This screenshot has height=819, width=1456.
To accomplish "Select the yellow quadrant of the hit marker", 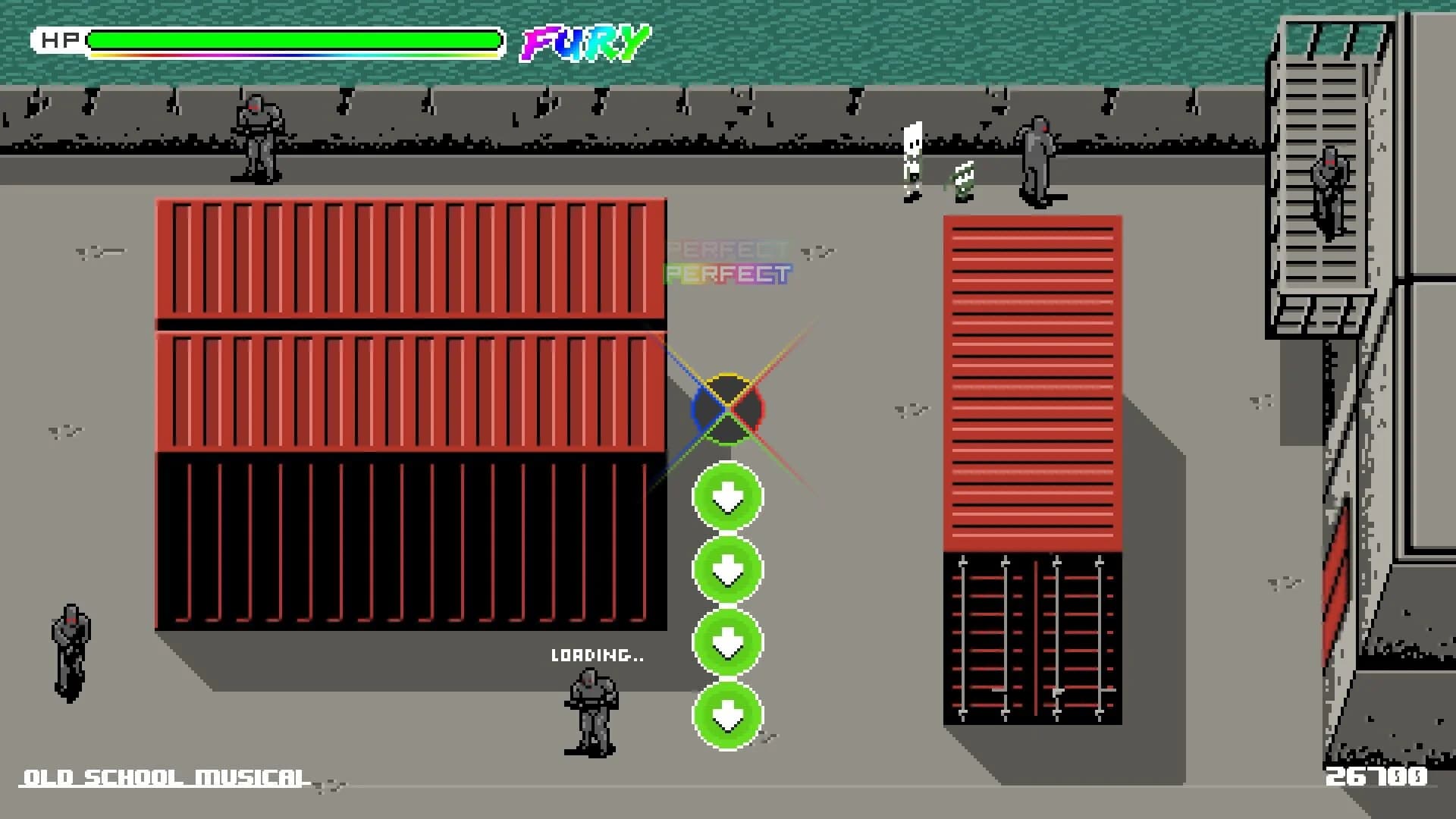I will (x=726, y=388).
